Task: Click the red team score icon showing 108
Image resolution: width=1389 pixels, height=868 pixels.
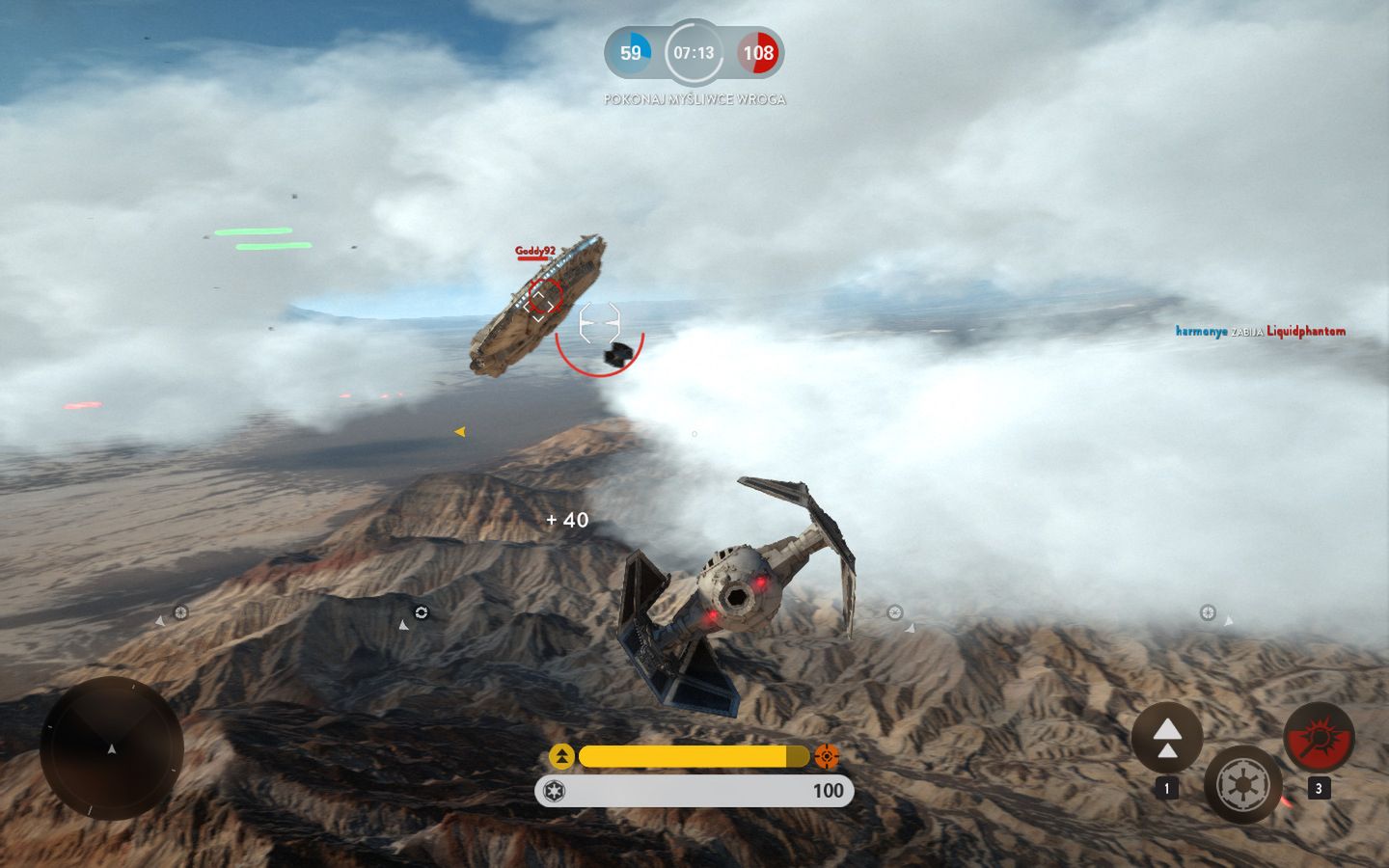Action: point(759,53)
